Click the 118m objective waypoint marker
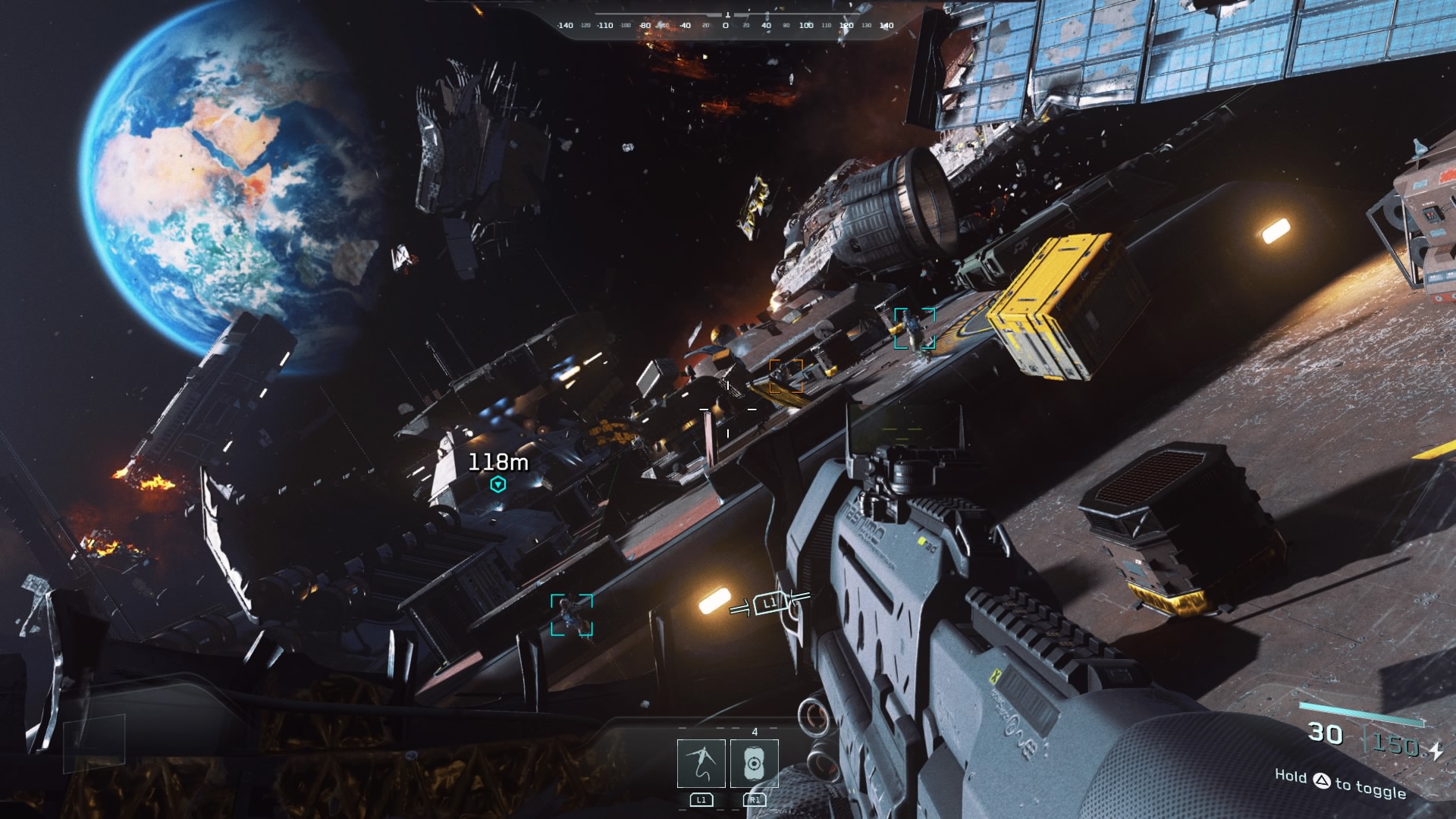1456x819 pixels. click(x=498, y=484)
